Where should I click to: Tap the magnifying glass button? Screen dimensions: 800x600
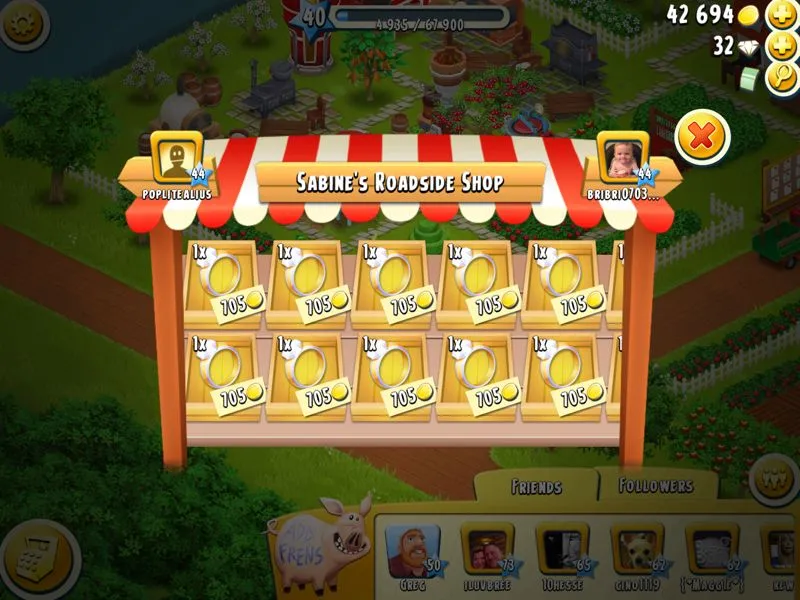pos(782,77)
